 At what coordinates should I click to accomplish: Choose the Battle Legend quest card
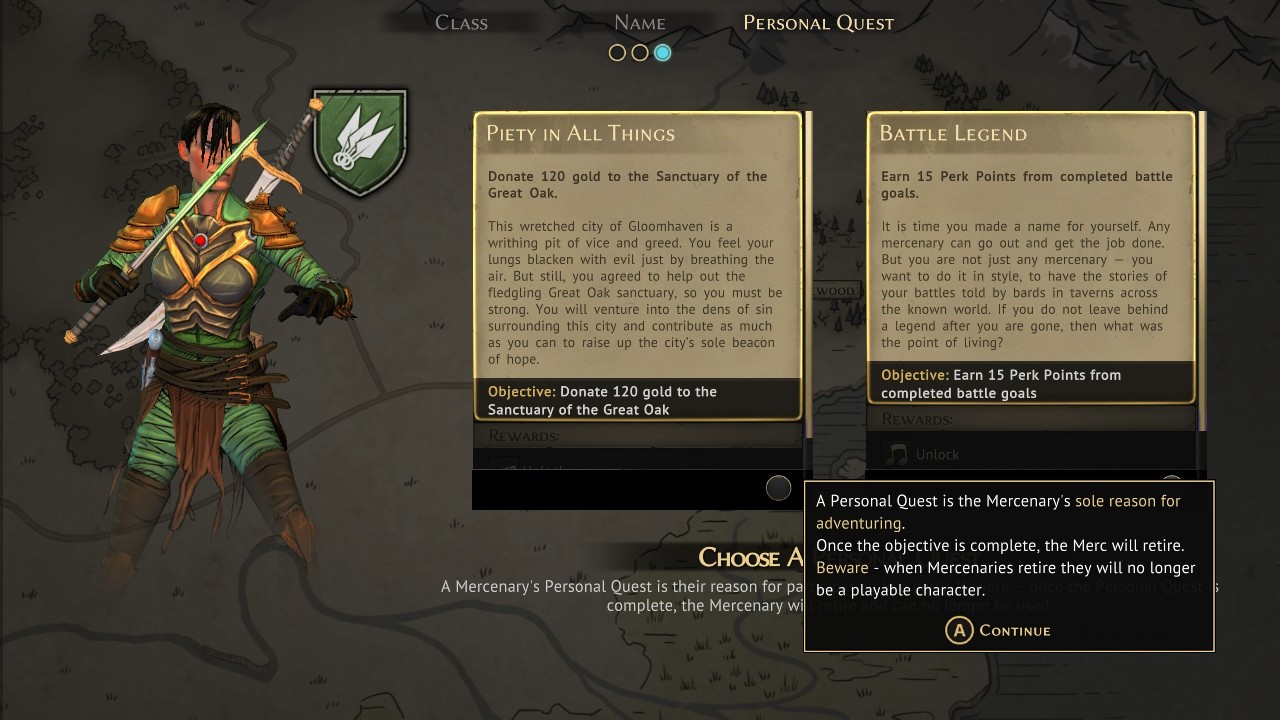(1030, 257)
